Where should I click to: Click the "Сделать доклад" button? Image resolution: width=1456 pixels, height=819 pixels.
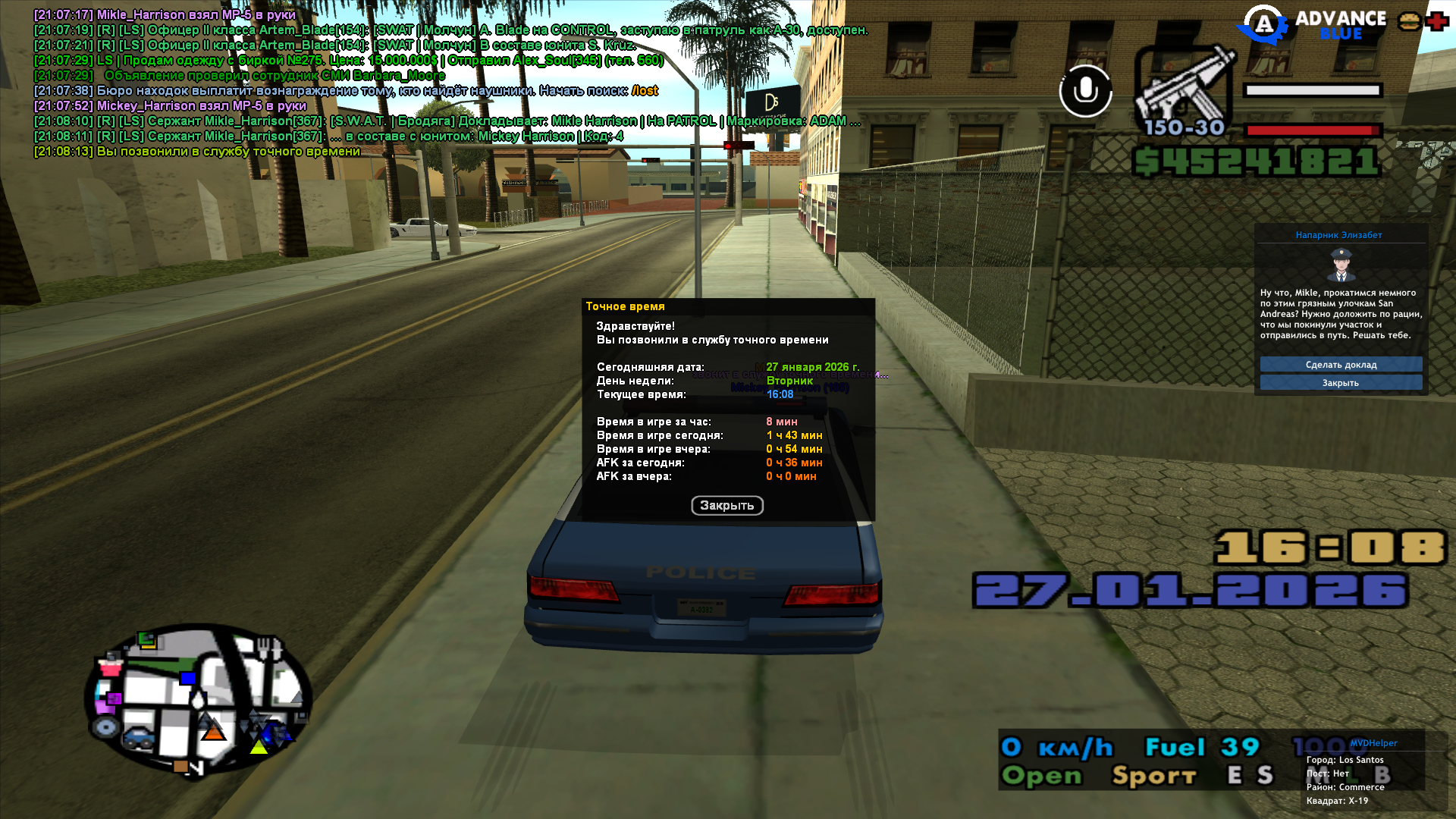coord(1341,365)
